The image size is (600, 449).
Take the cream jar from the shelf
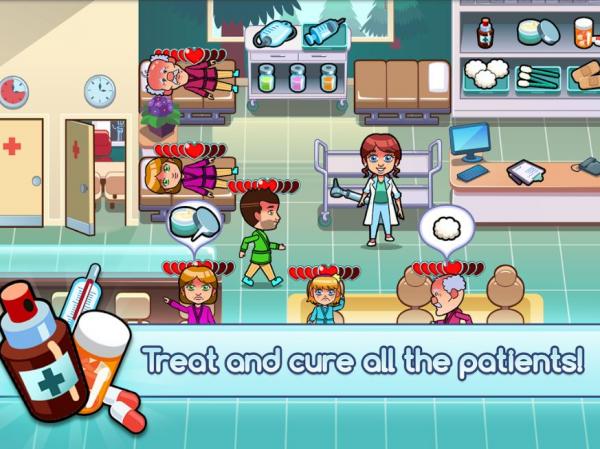pos(537,32)
